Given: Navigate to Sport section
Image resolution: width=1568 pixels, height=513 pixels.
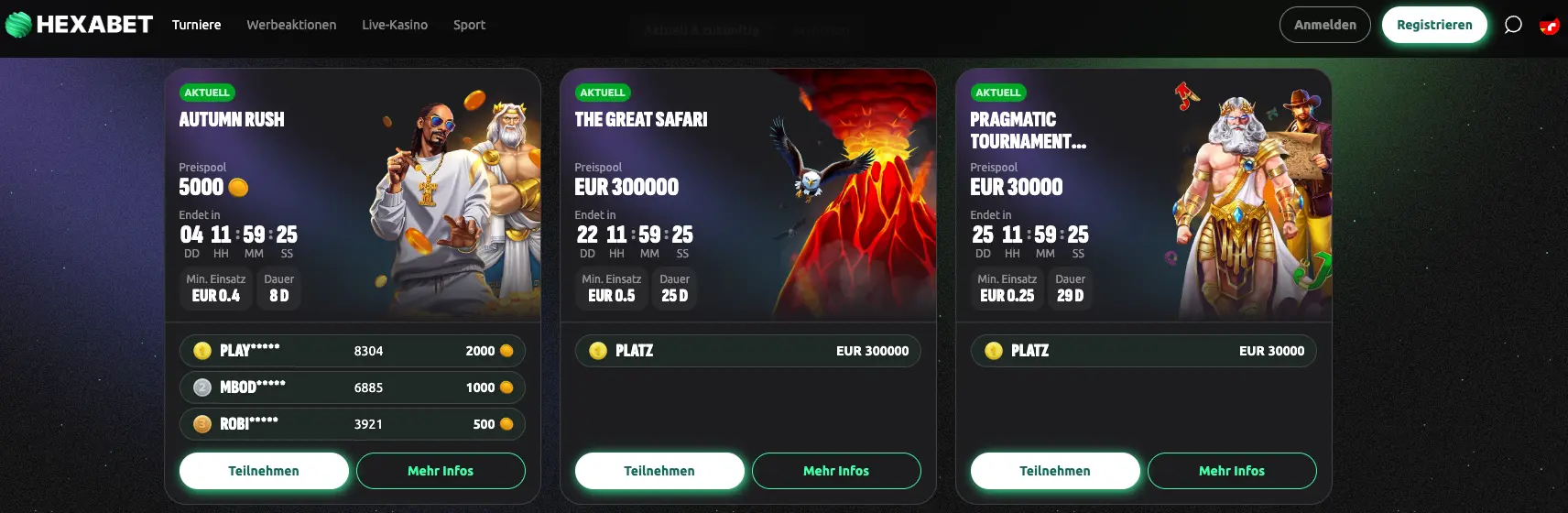Looking at the screenshot, I should [x=469, y=25].
